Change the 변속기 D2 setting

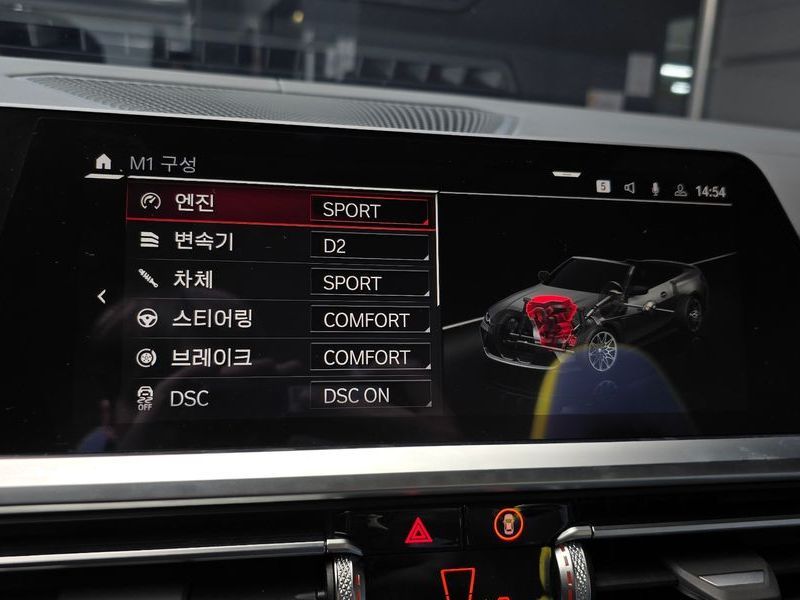[x=369, y=246]
